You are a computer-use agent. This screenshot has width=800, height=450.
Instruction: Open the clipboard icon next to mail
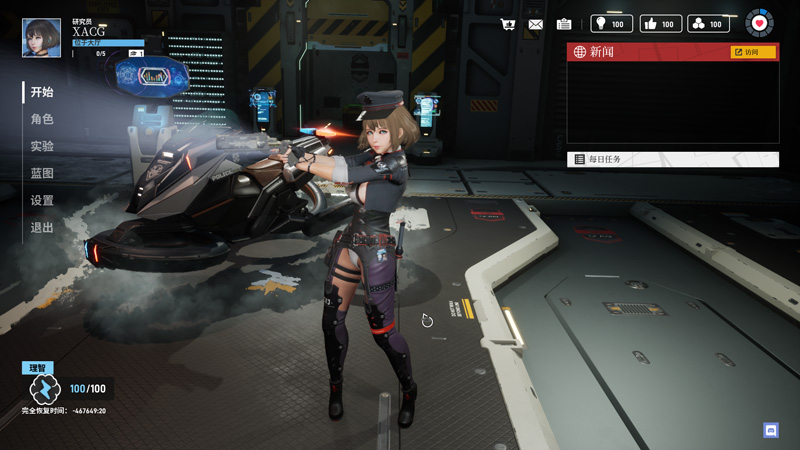point(564,24)
